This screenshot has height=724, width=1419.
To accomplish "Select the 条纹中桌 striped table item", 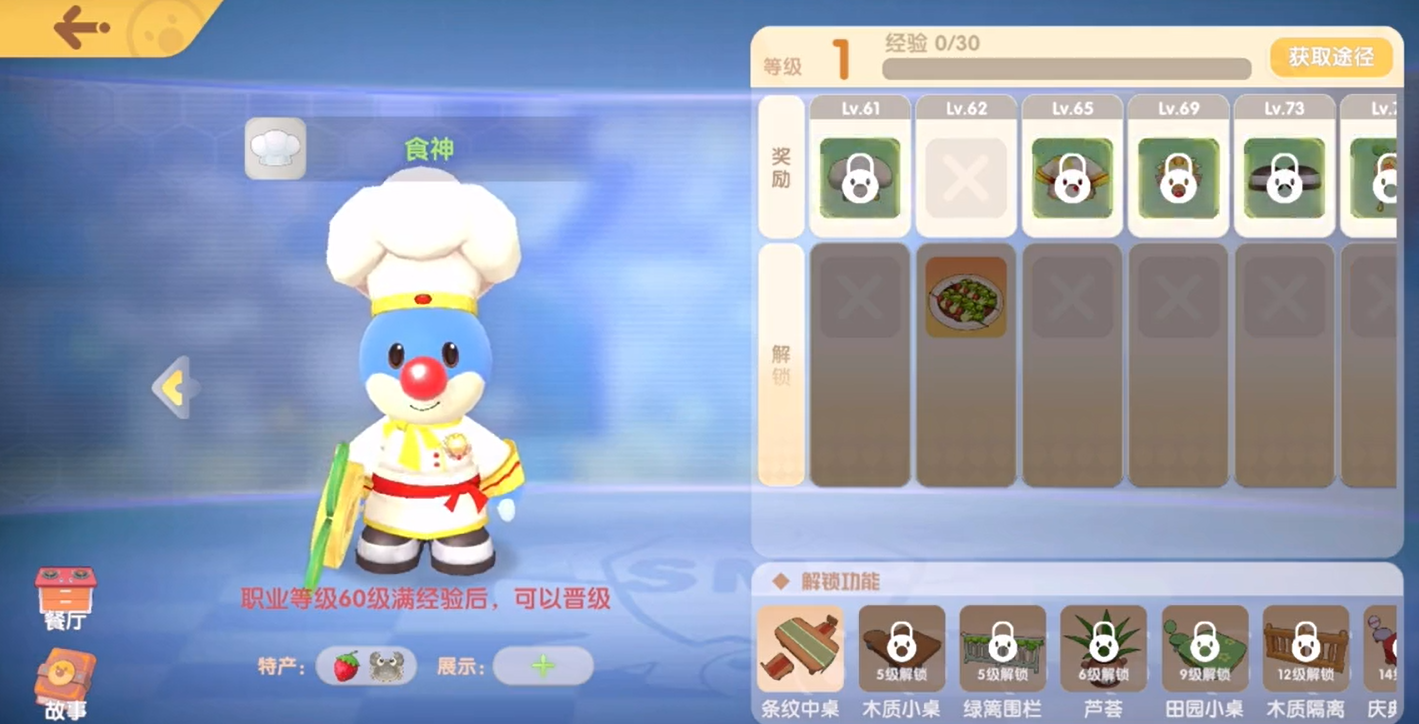I will click(800, 650).
